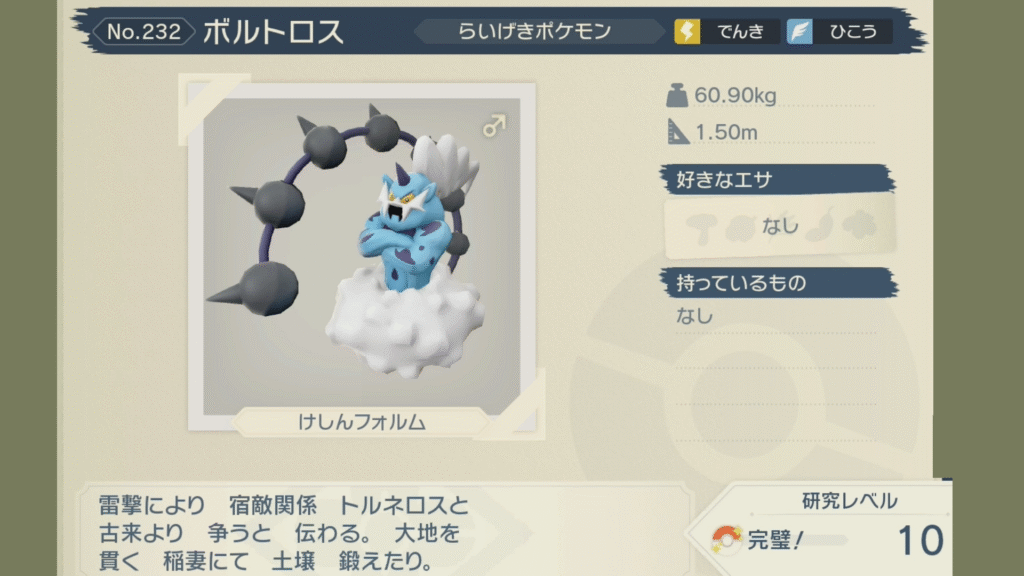Click the ボルトロス model portrait
This screenshot has width=1024, height=576.
click(x=360, y=250)
